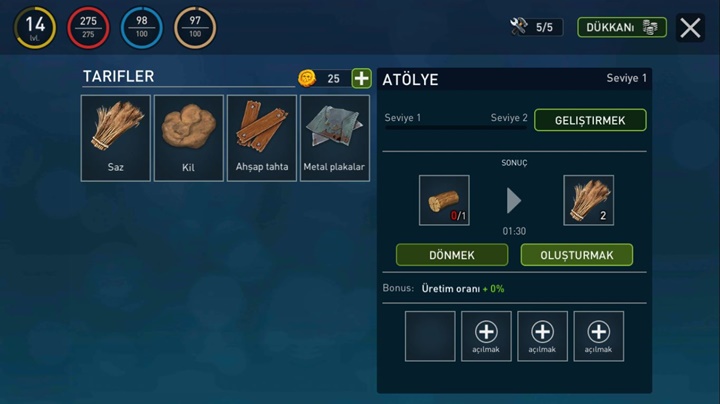Open the DÜKKANI shop
The width and height of the screenshot is (720, 404).
[x=621, y=27]
